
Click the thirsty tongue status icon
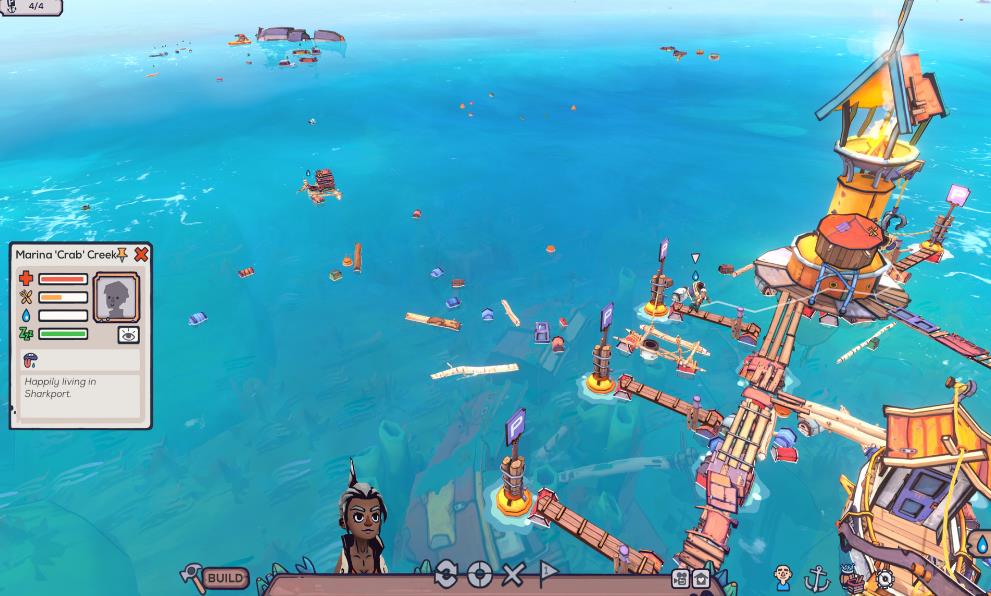coord(30,361)
